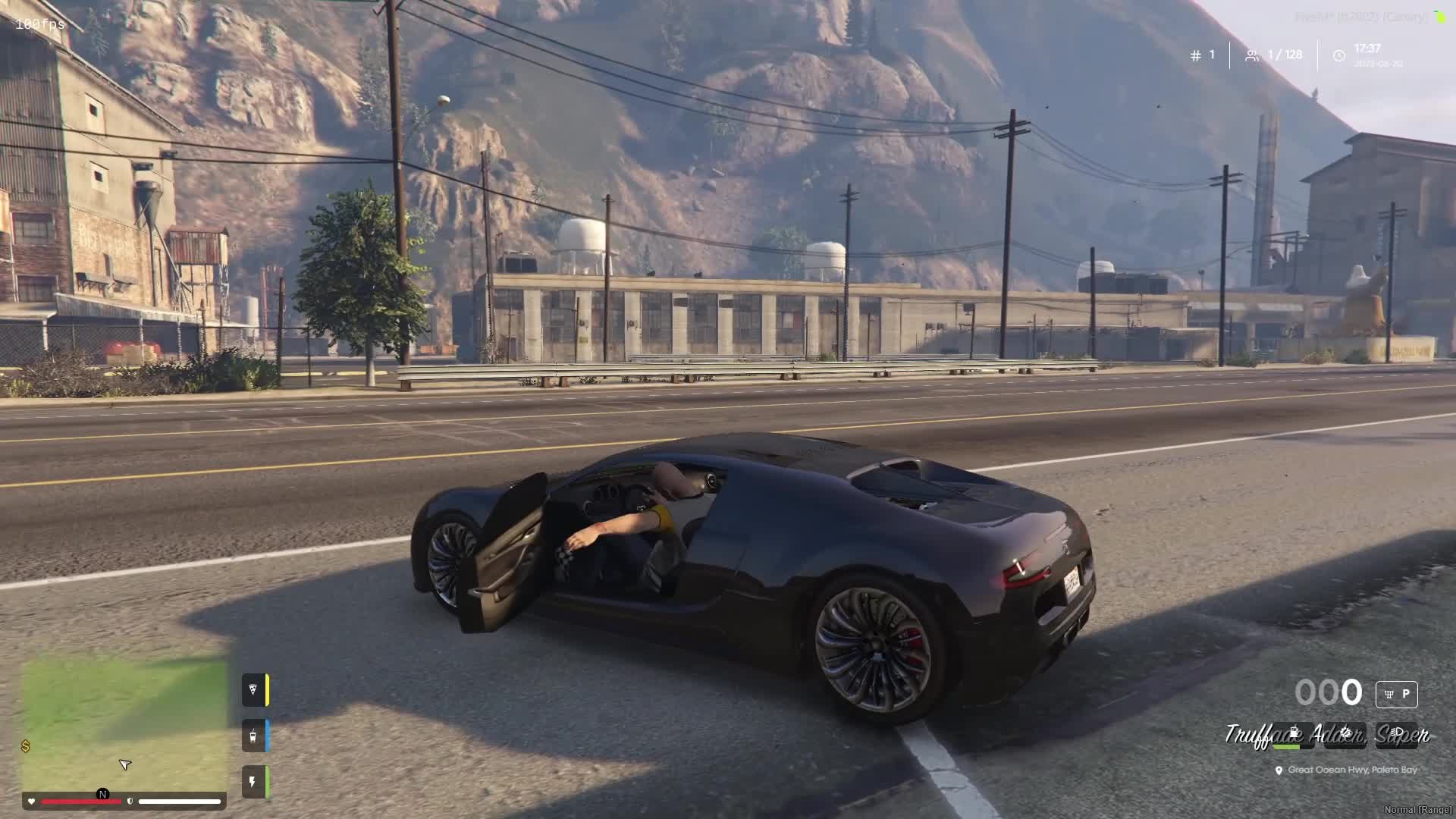
Task: Click the gear shifter indicator box
Action: (x=1396, y=694)
